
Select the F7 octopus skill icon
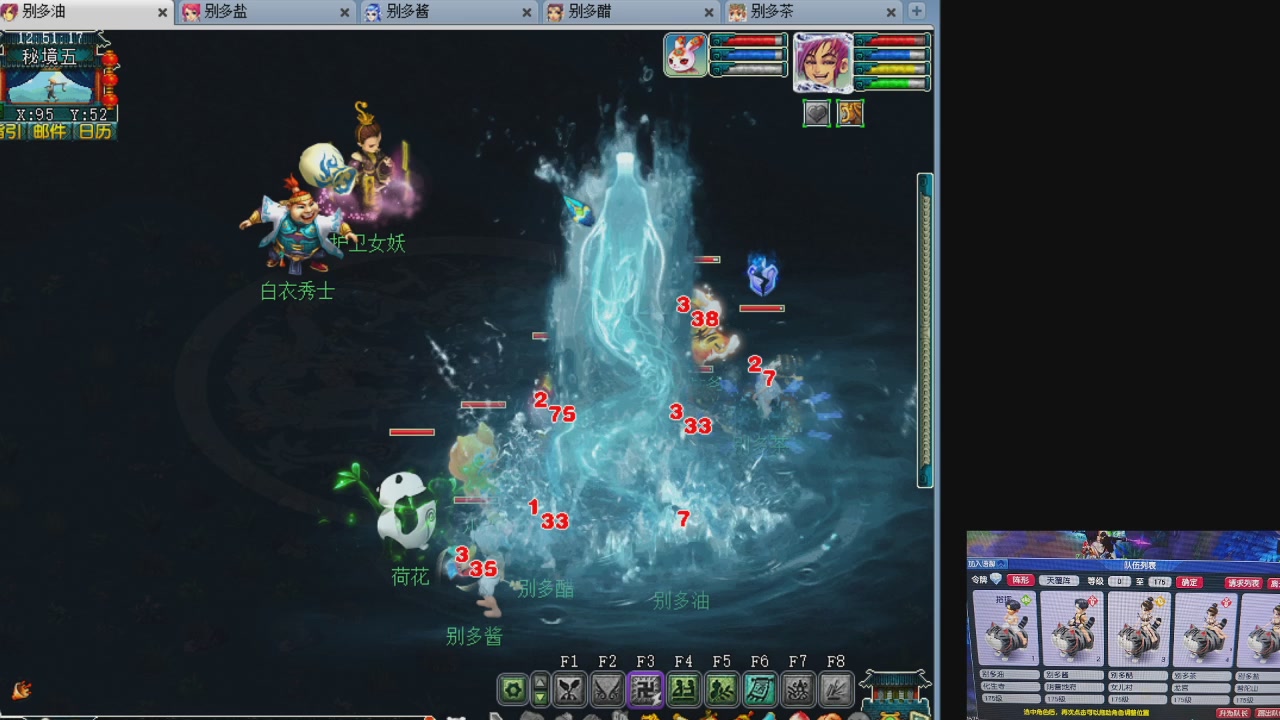tap(797, 690)
